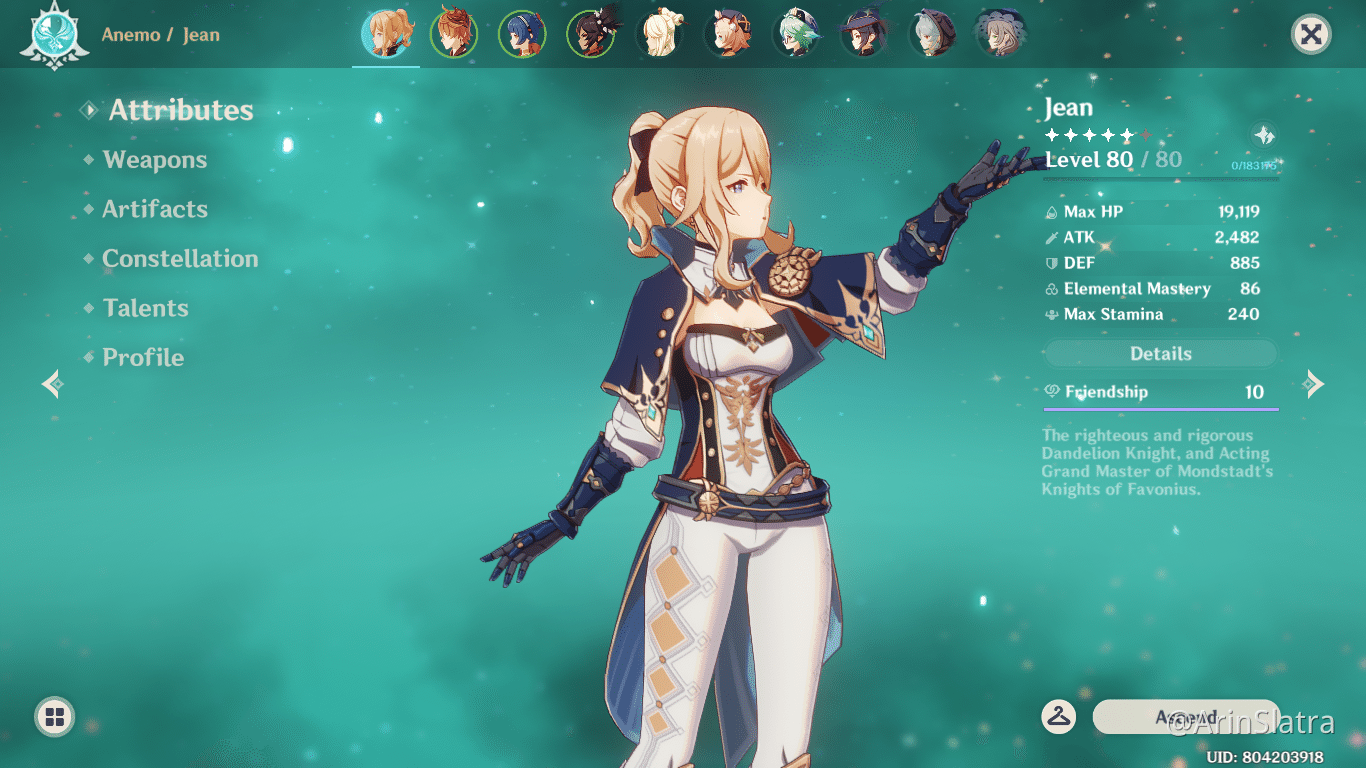Click the Ascend button

tap(1186, 717)
